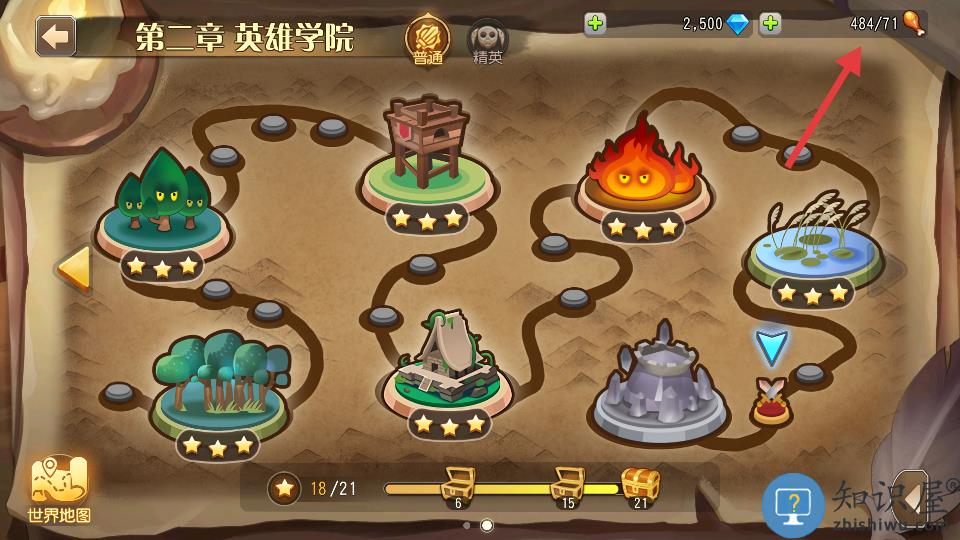Image resolution: width=960 pixels, height=540 pixels.
Task: Open the 世界地图 world map
Action: pyautogui.click(x=59, y=489)
